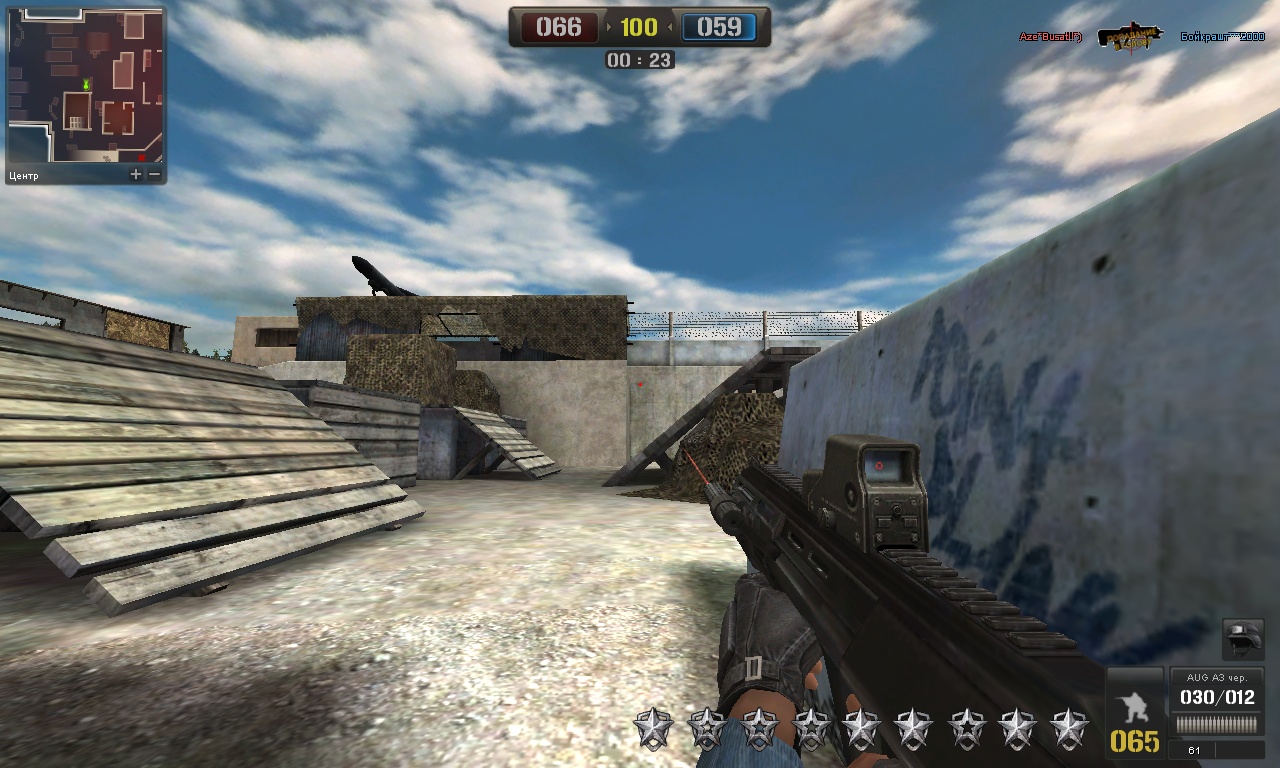1280x768 pixels.
Task: Zoom out the minimap with minus button
Action: click(x=155, y=175)
